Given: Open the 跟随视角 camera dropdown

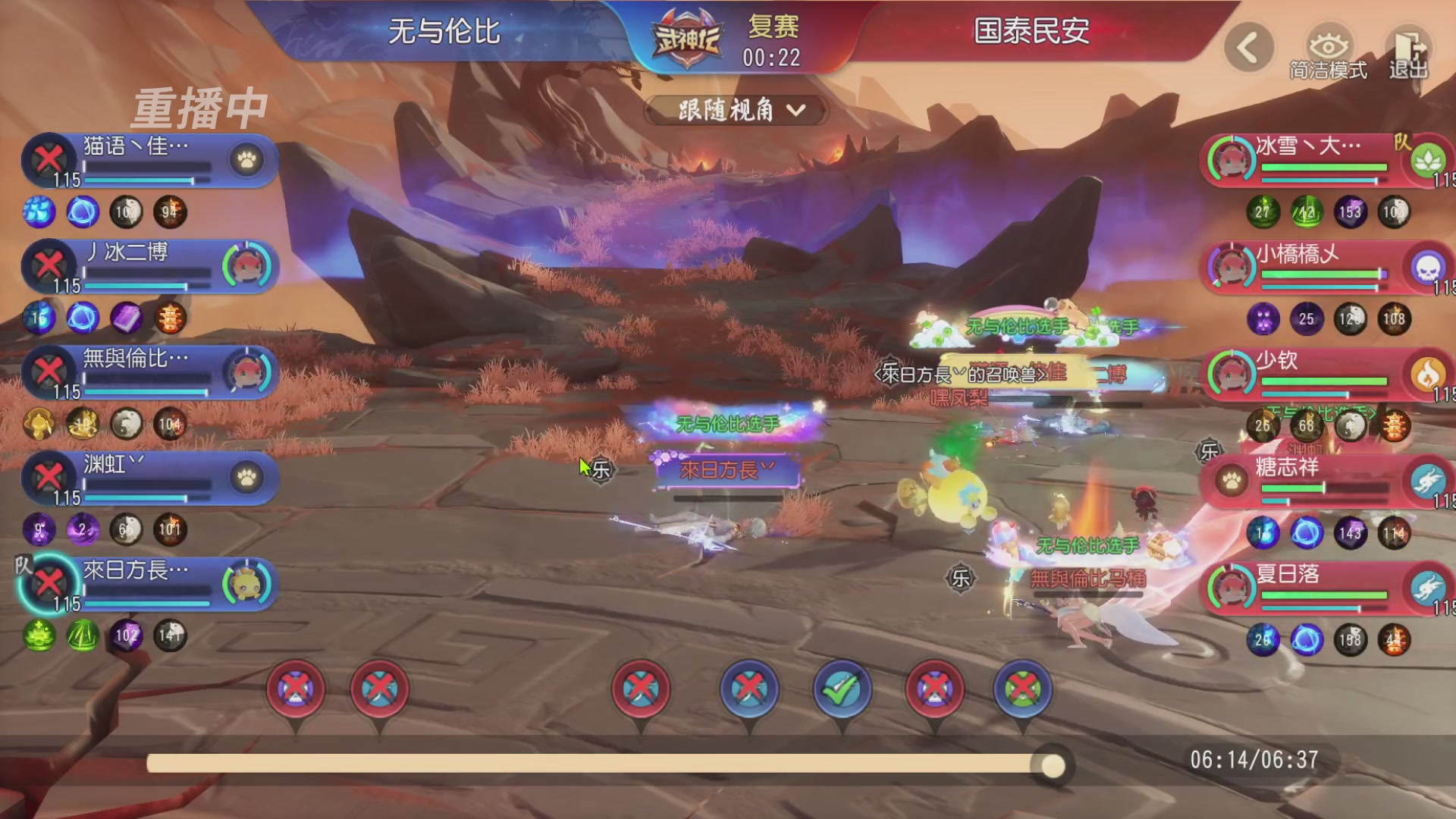Looking at the screenshot, I should click(733, 111).
